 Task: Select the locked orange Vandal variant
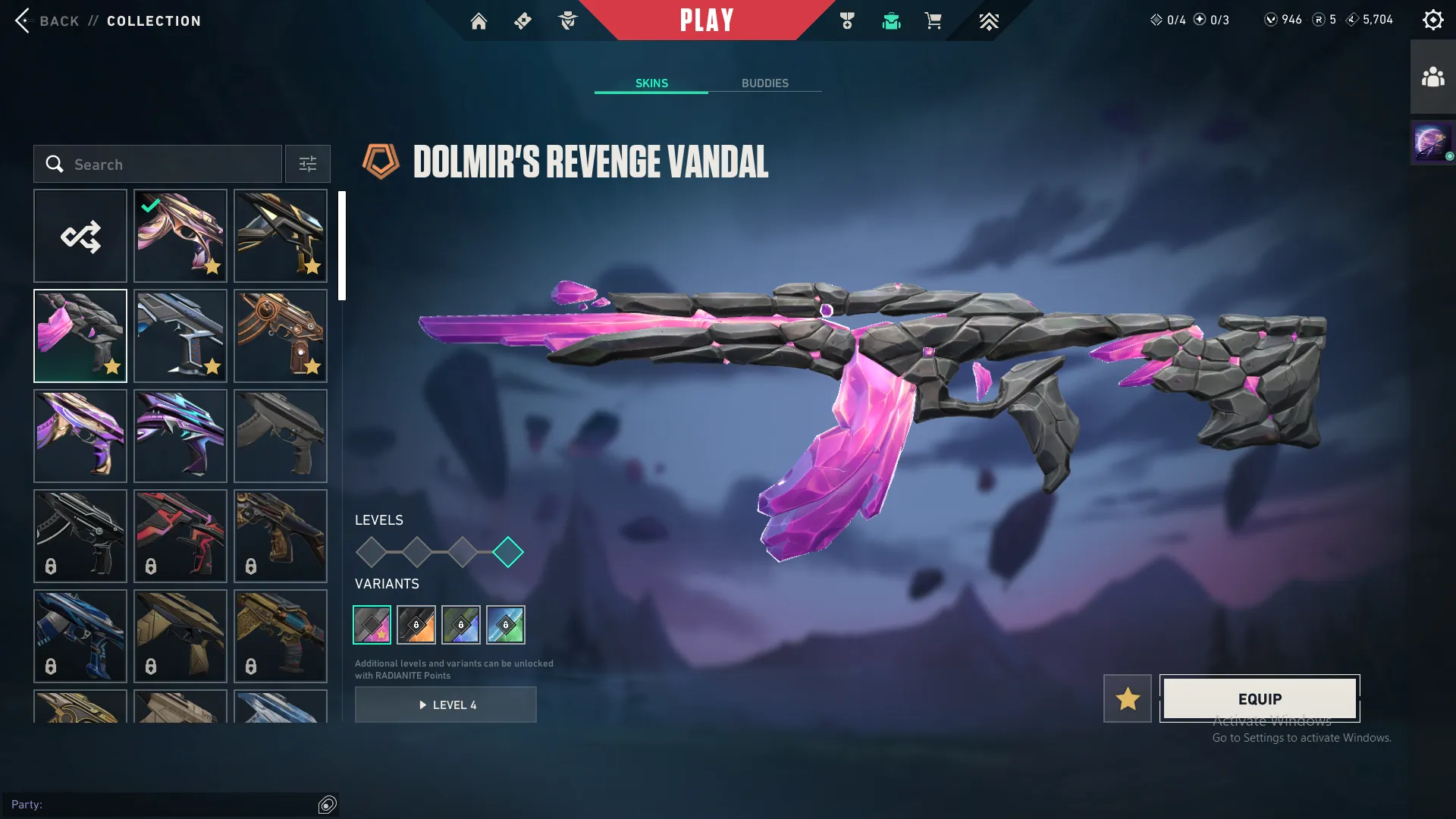[416, 625]
